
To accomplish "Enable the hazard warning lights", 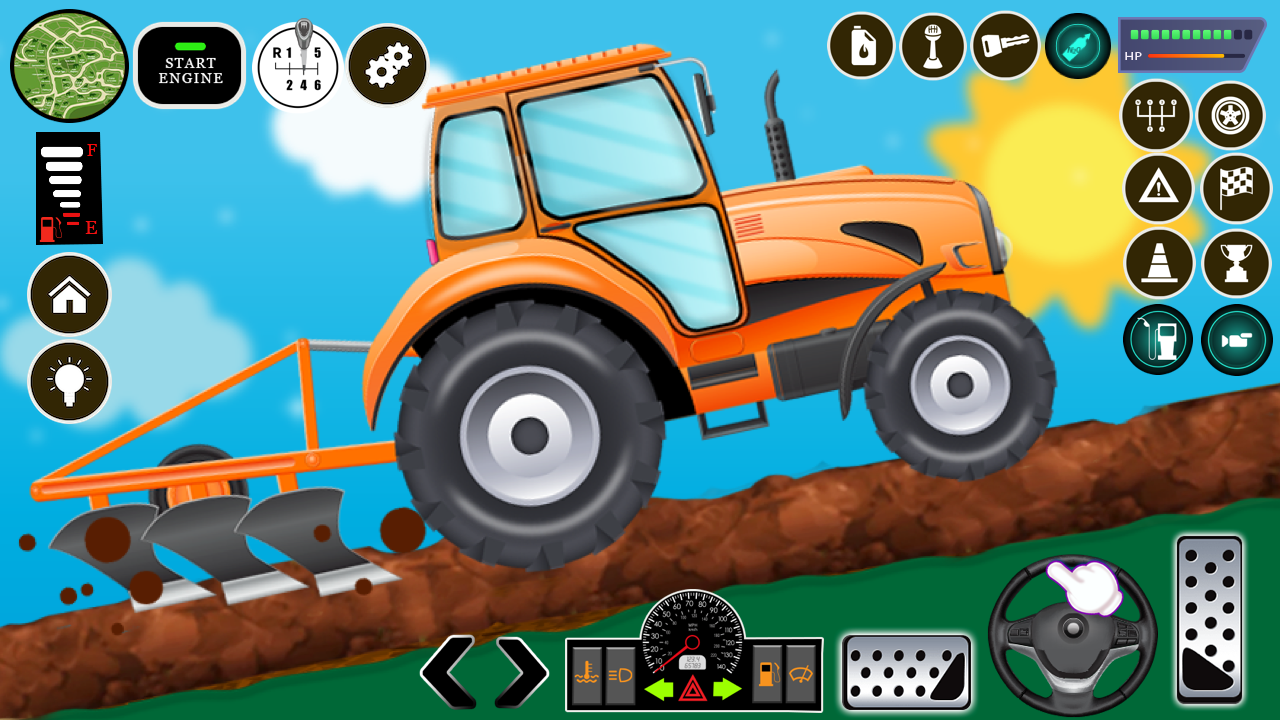I will point(692,690).
